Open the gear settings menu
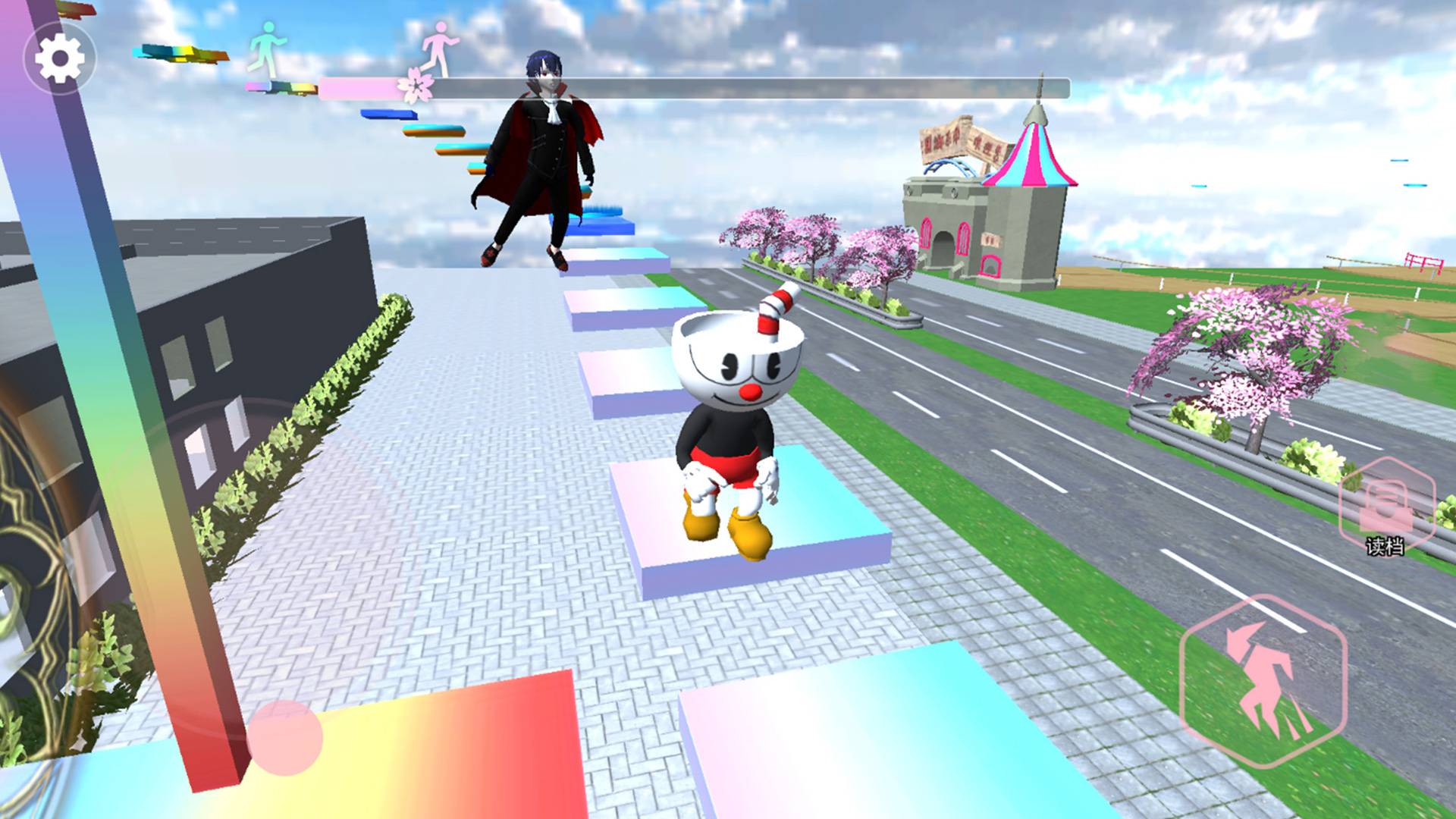This screenshot has width=1456, height=819. click(x=60, y=58)
